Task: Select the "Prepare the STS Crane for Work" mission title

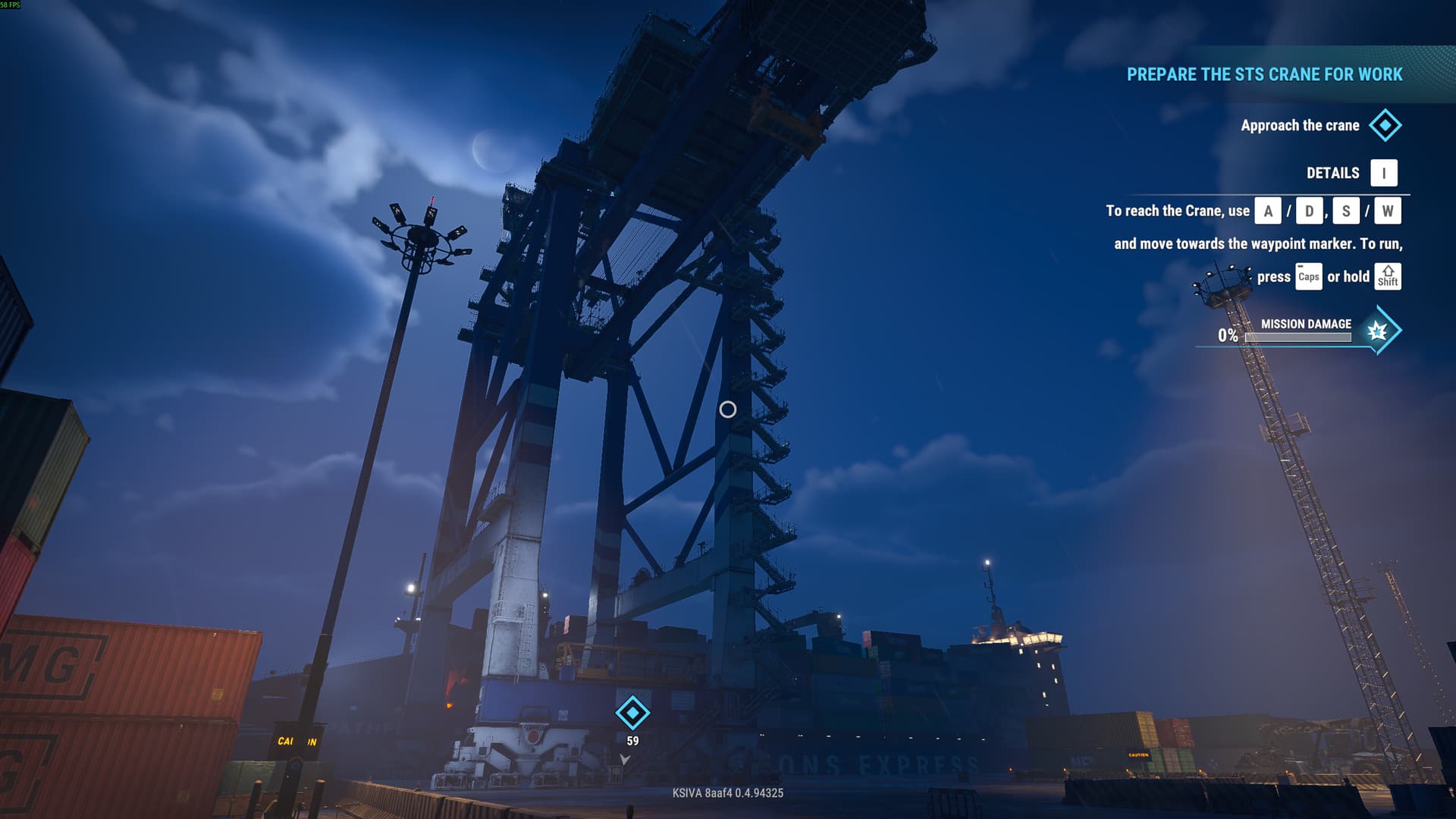Action: pos(1264,74)
